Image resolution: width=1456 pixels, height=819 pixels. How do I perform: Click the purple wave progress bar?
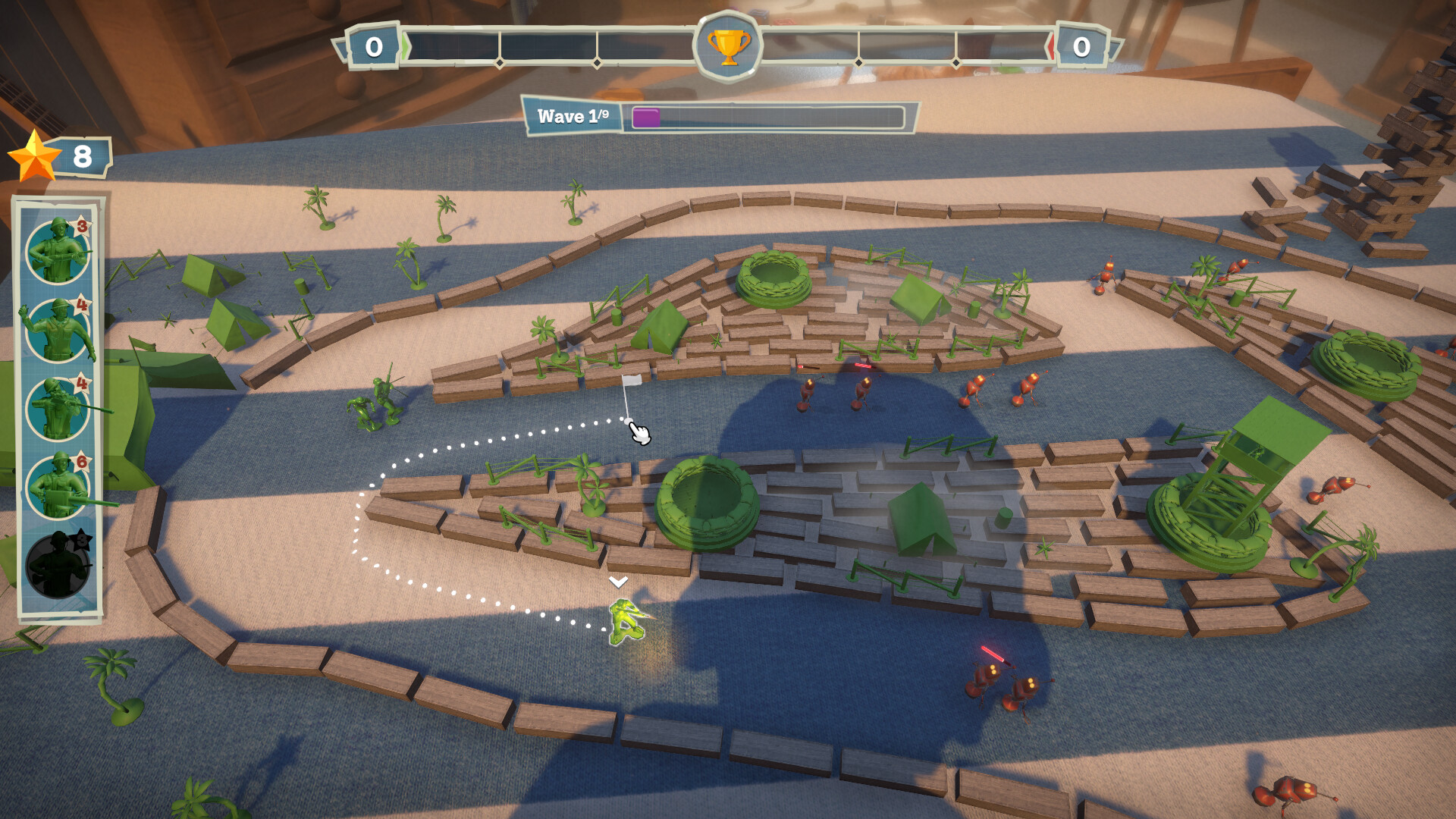click(646, 118)
